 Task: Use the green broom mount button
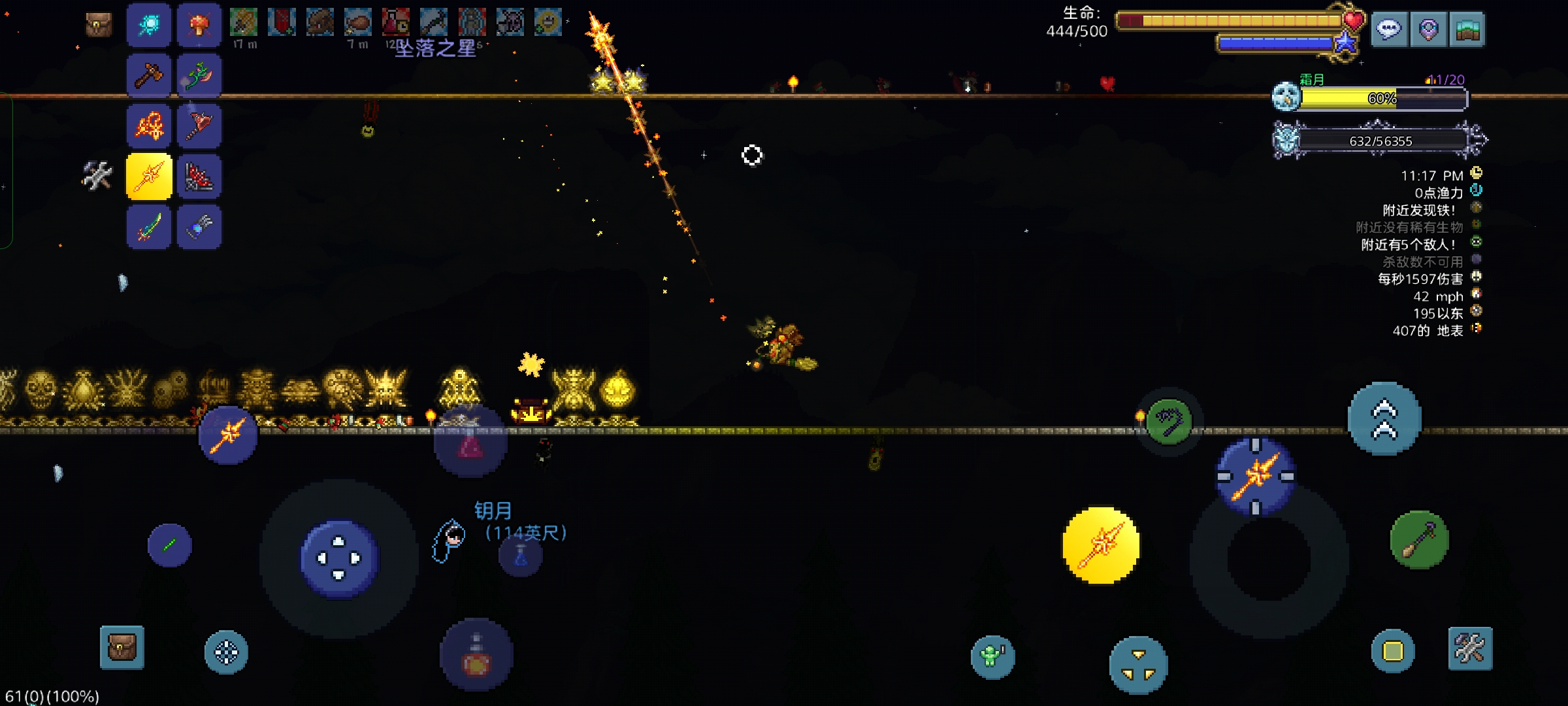coord(1419,540)
